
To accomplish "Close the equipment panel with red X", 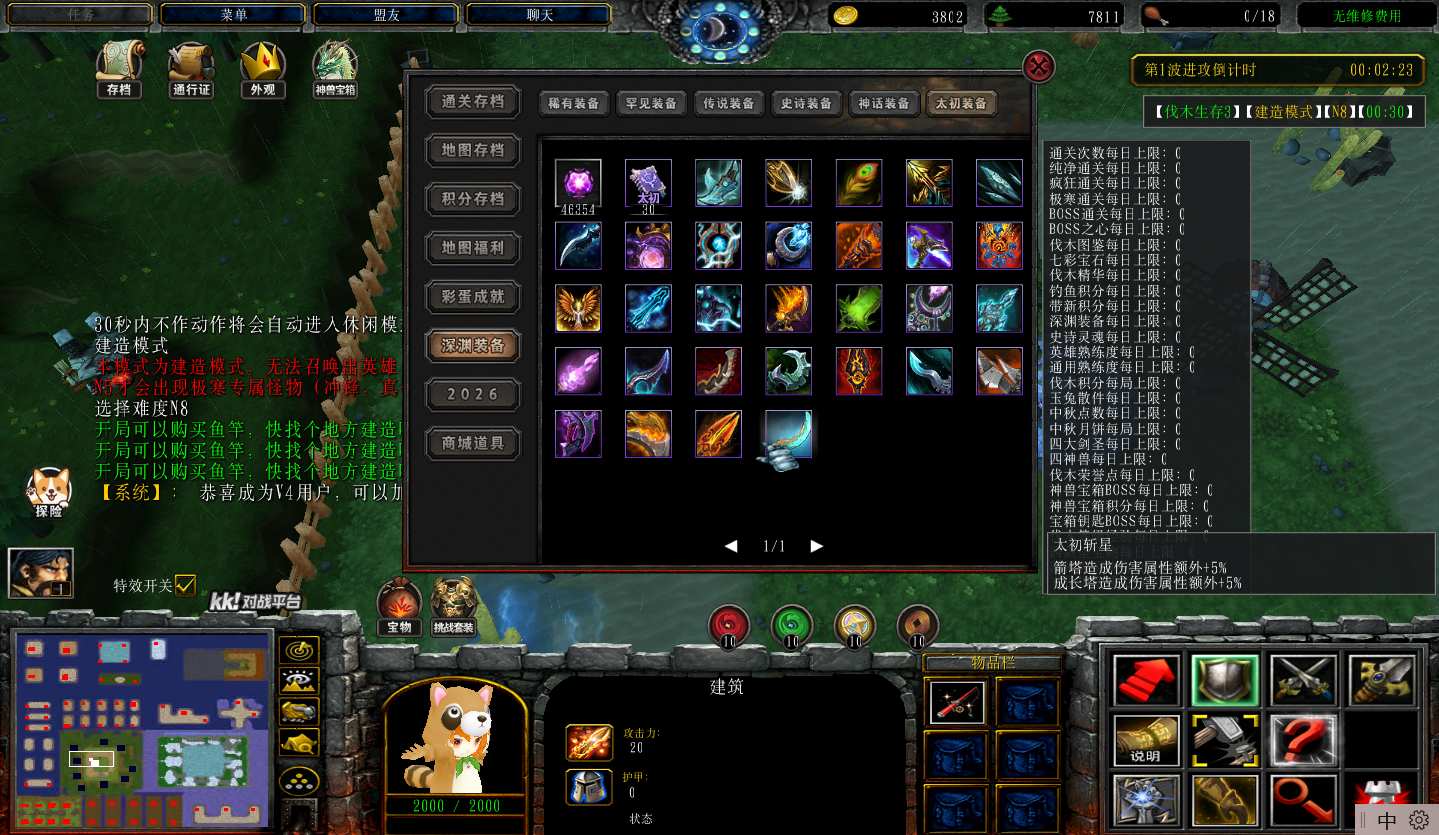I will coord(1040,67).
